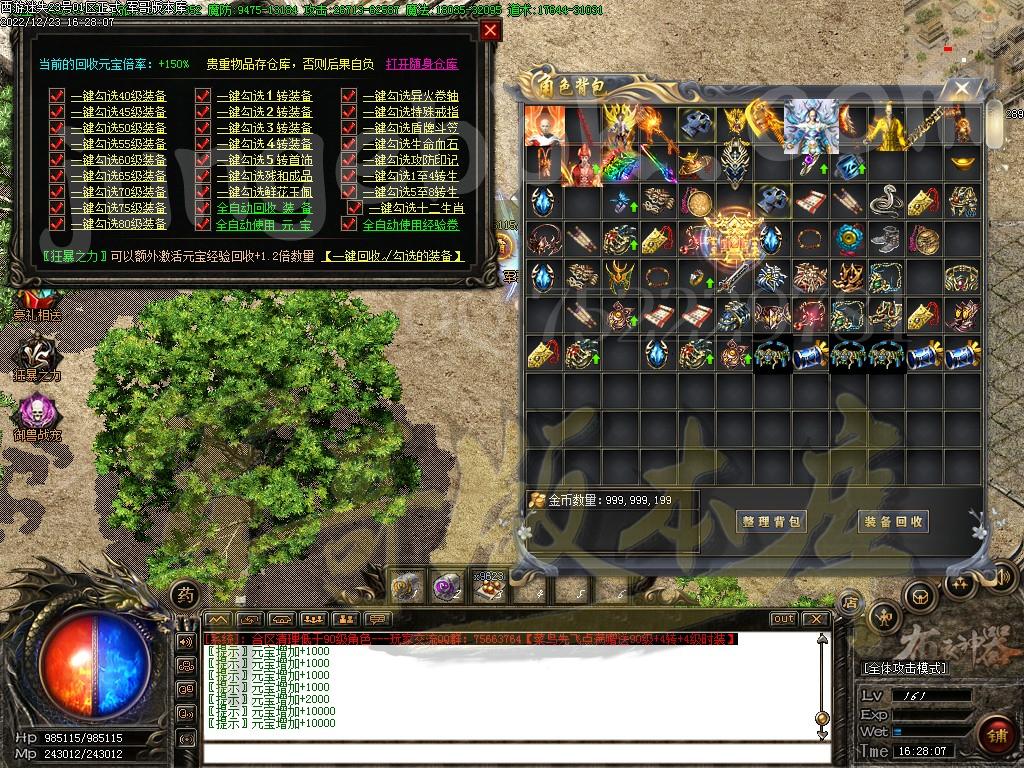
Task: Close the character backpack window
Action: [961, 88]
